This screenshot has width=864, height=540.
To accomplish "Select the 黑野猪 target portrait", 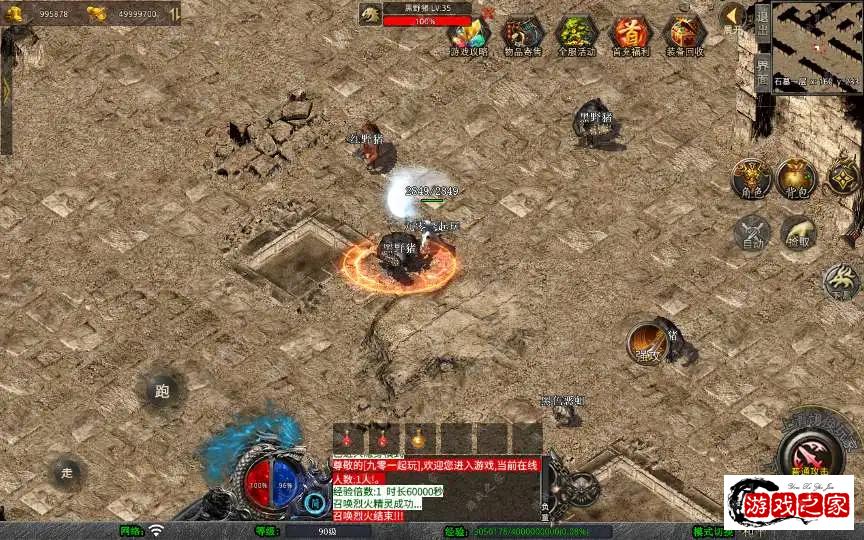I will click(x=371, y=14).
